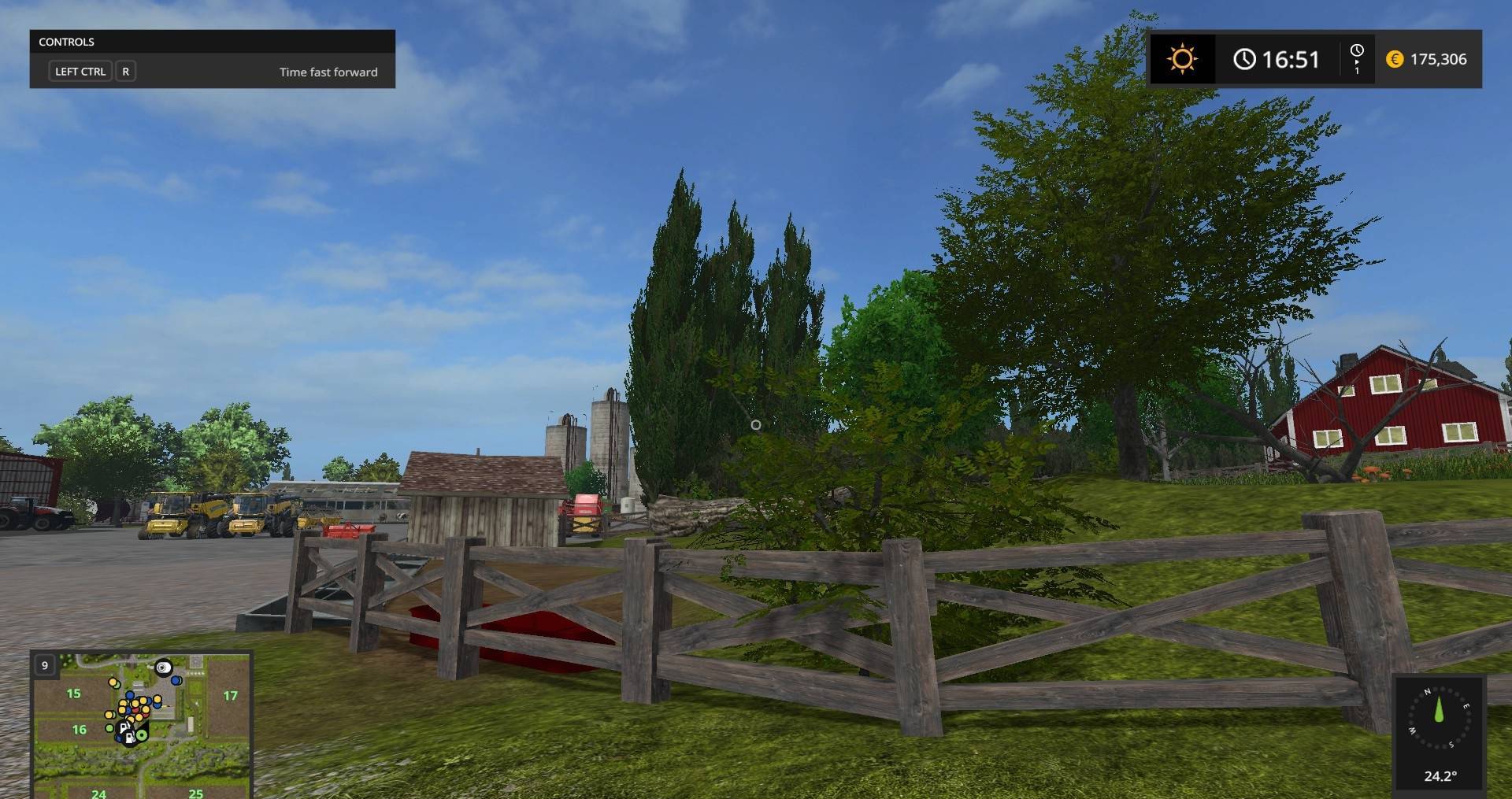Toggle time fast forward

(328, 72)
